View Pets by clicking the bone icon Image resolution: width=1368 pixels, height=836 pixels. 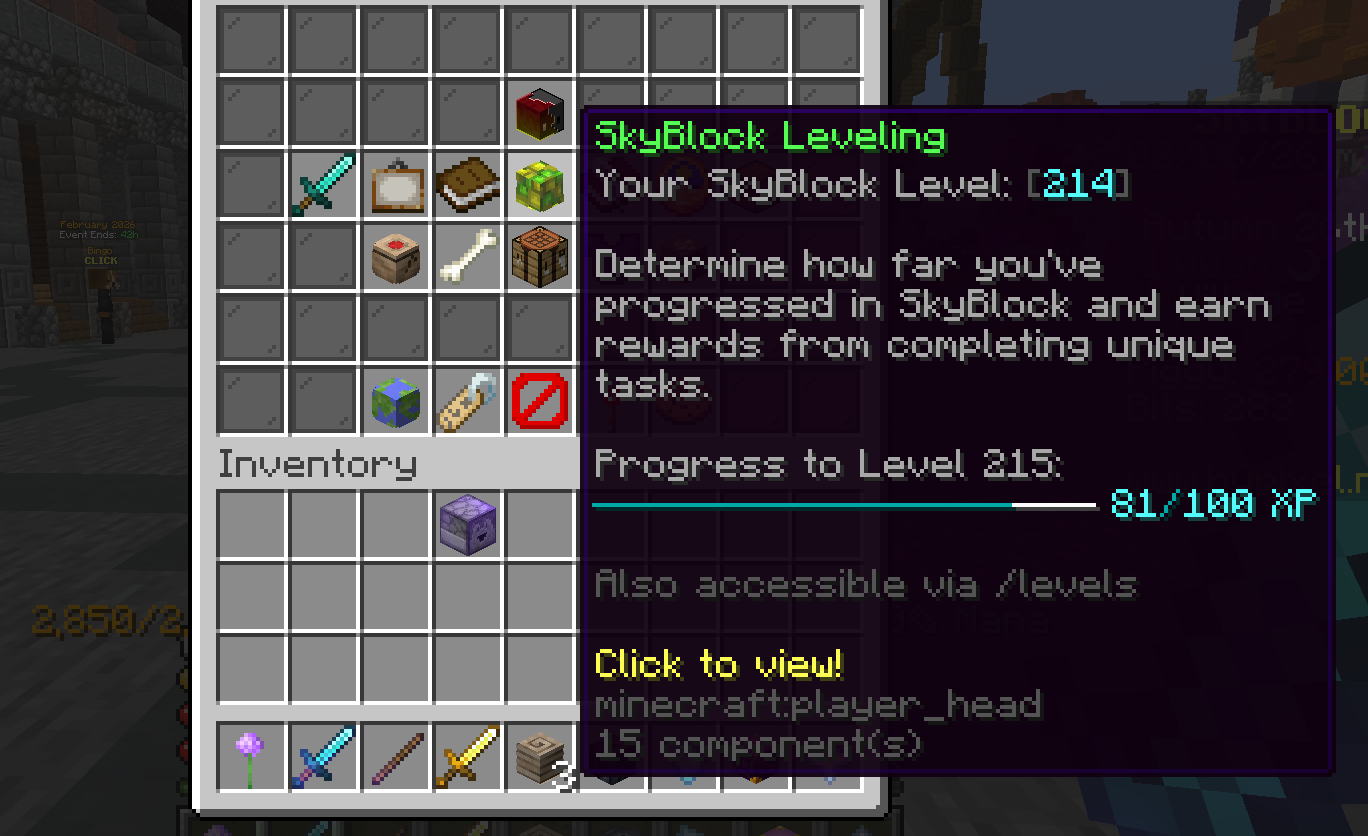coord(467,257)
